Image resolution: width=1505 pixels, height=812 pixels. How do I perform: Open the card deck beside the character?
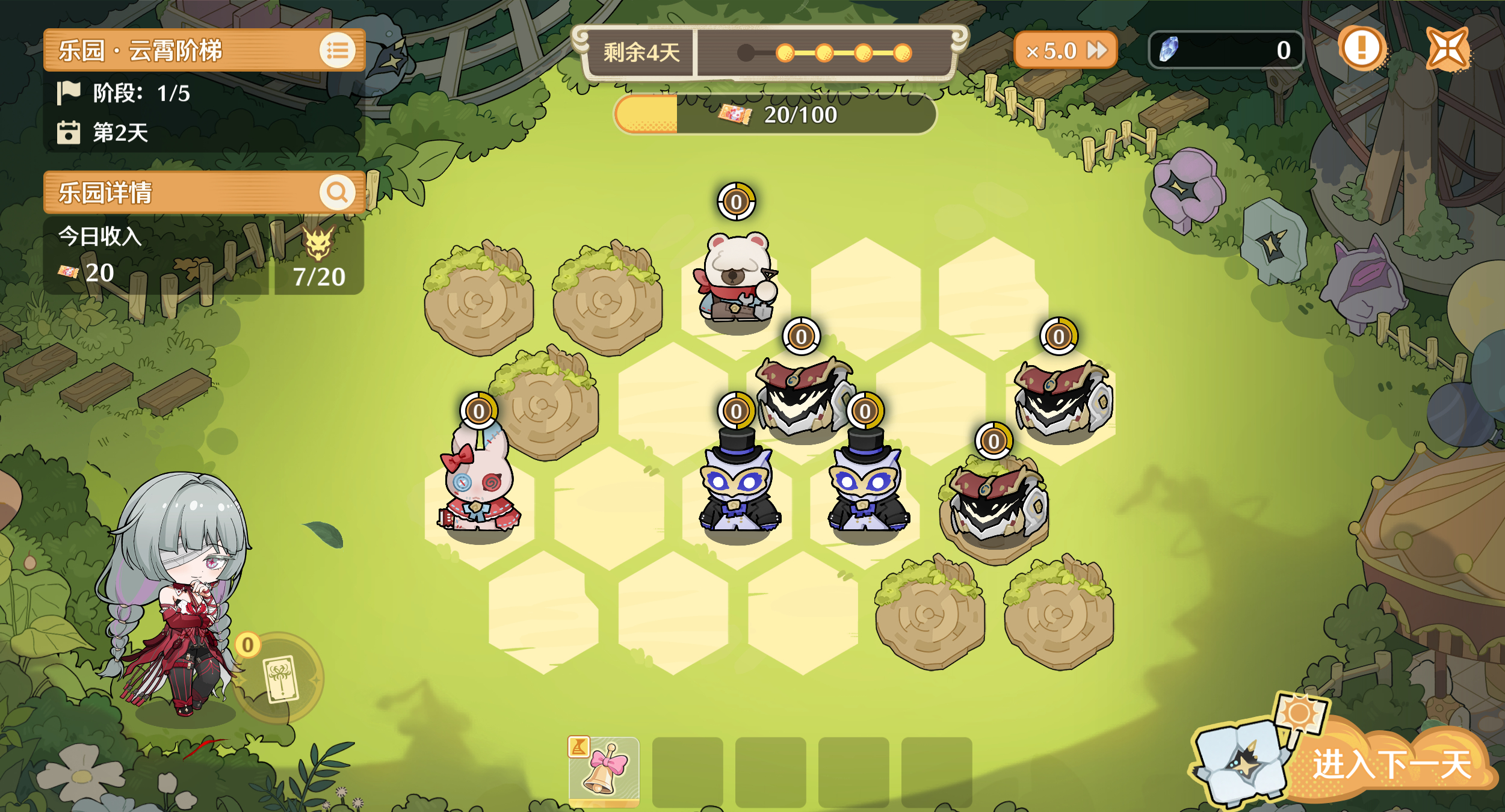[x=280, y=678]
